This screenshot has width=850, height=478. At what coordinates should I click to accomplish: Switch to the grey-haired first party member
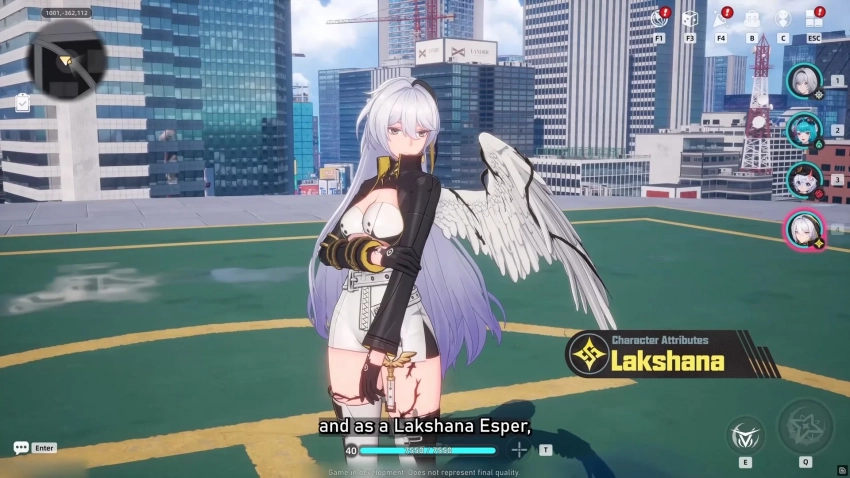pos(803,80)
